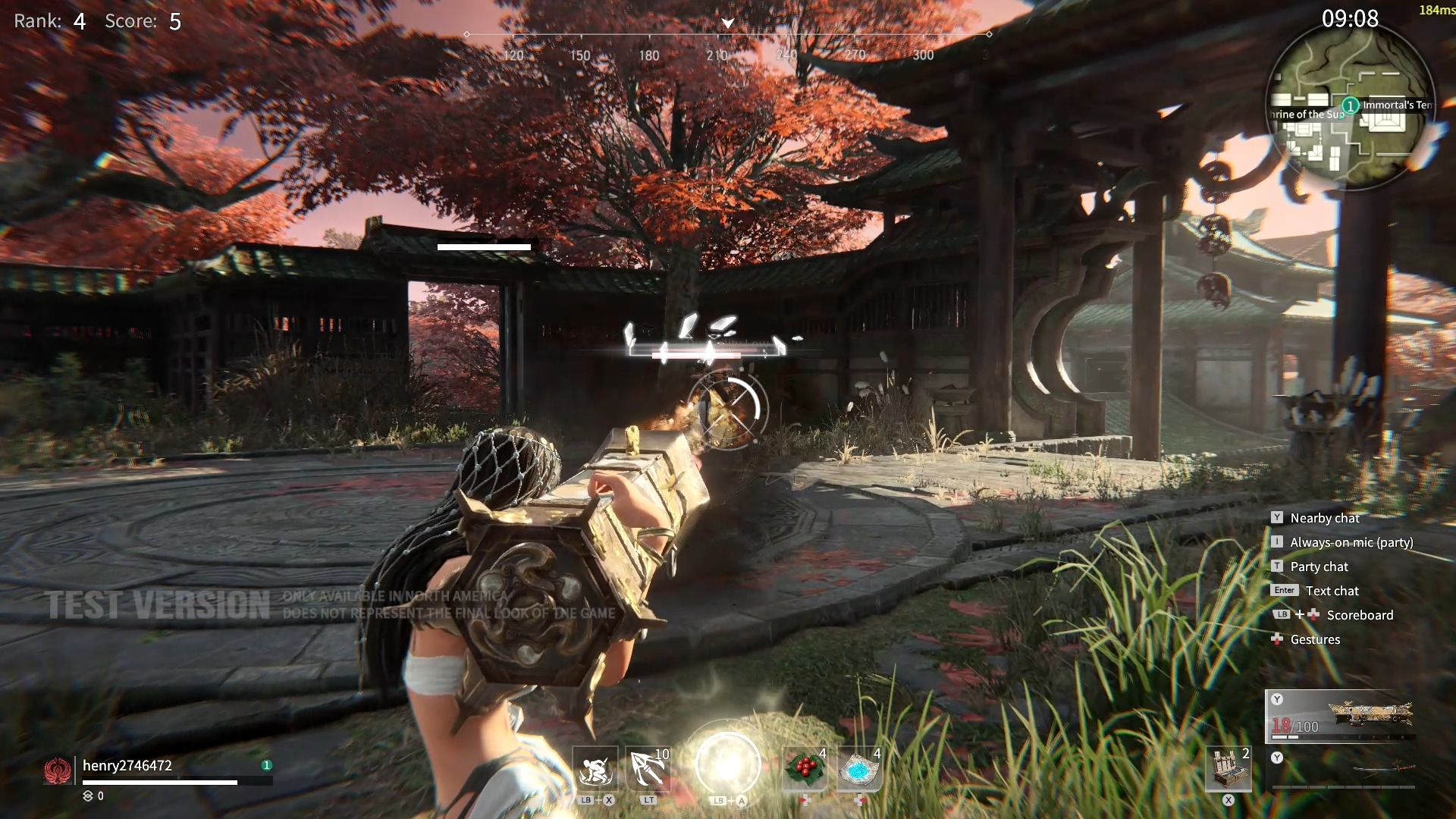Trigger the glowing ultimate ability orb

click(x=727, y=764)
